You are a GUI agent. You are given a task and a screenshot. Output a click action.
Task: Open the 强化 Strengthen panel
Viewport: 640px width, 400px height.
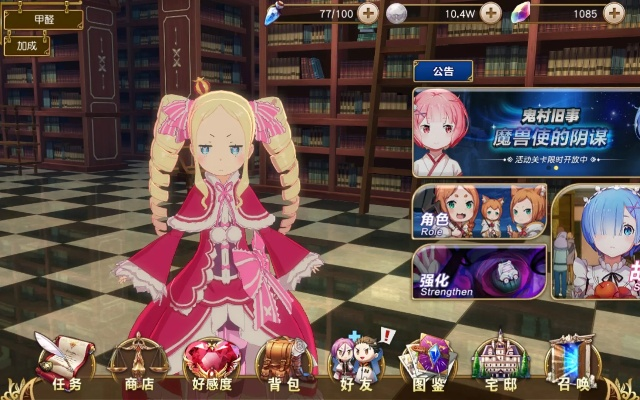point(478,273)
